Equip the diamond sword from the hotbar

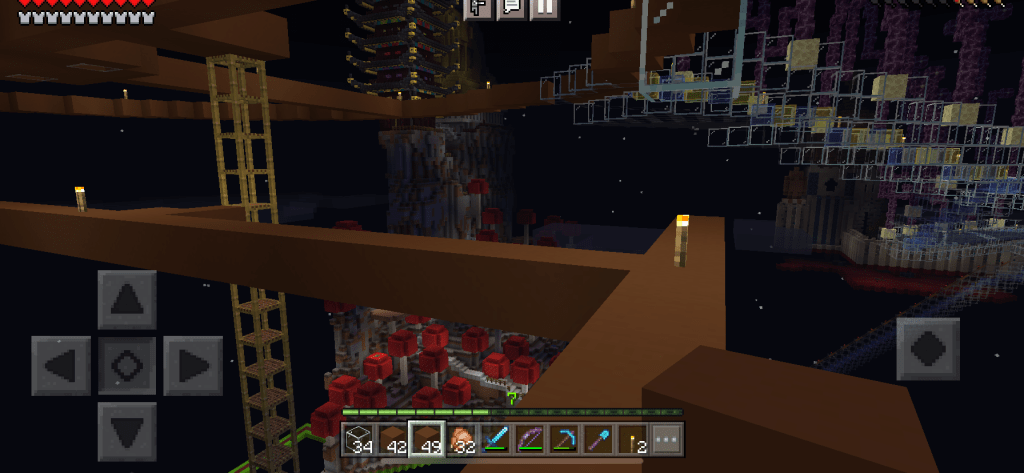pos(496,439)
